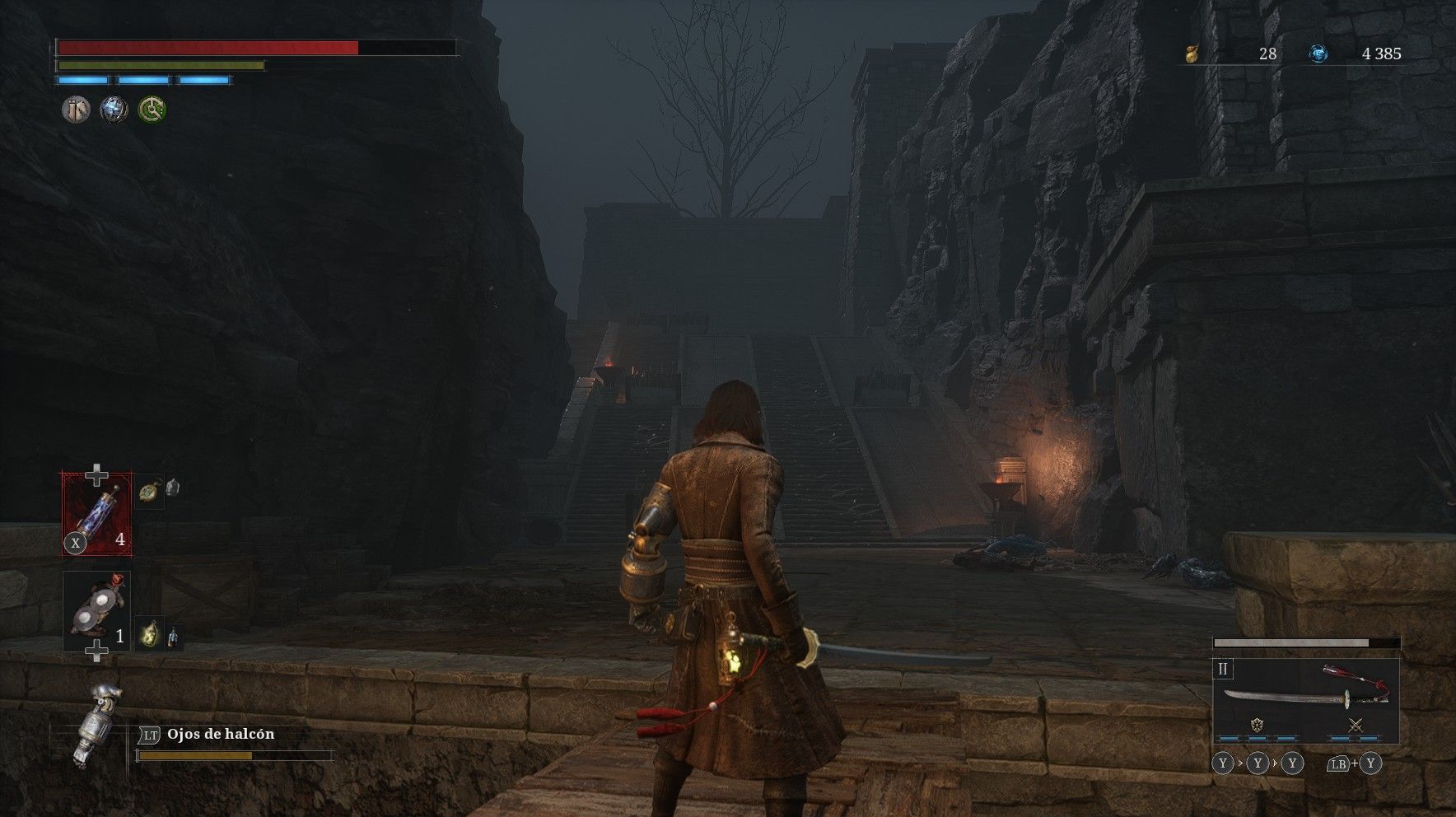Click the weapon slot II indicator

[1223, 669]
